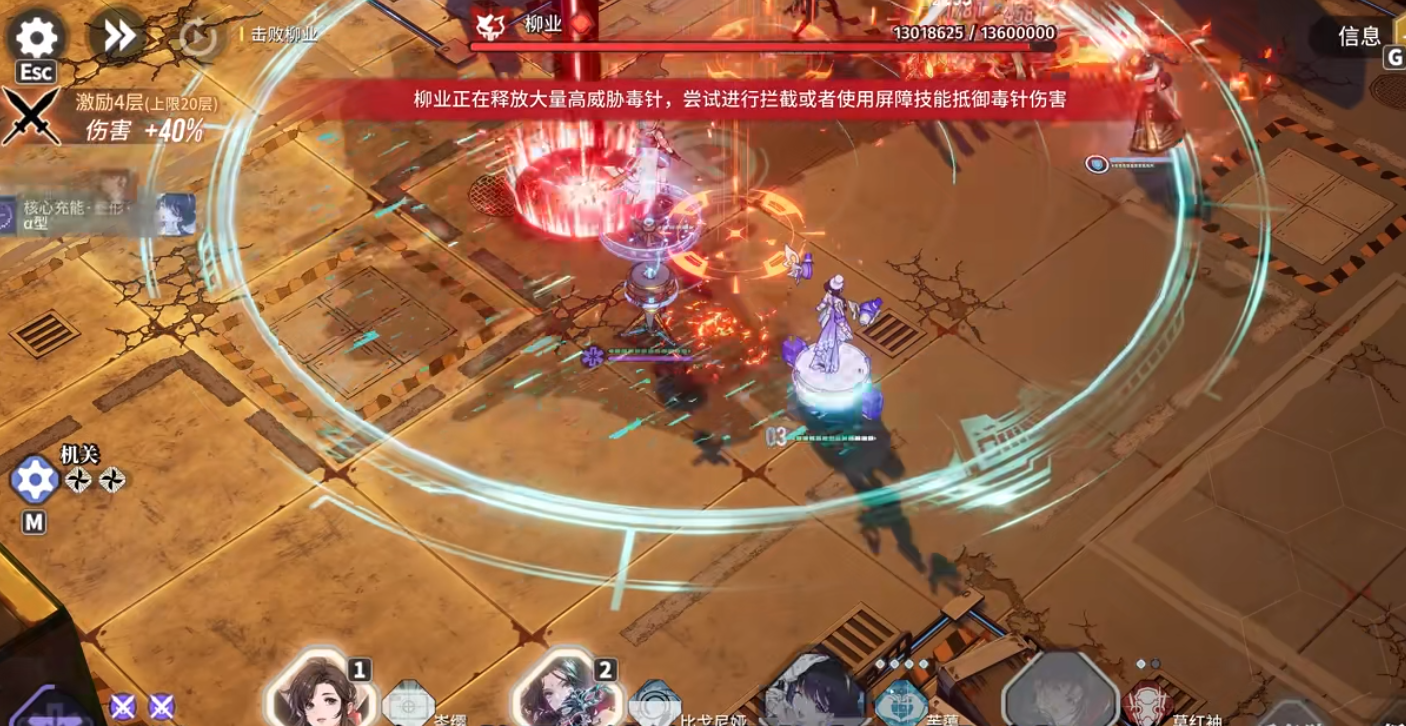Click the 激励 crossed-swords damage buff icon
Screen dimensions: 1406x726
pyautogui.click(x=30, y=116)
